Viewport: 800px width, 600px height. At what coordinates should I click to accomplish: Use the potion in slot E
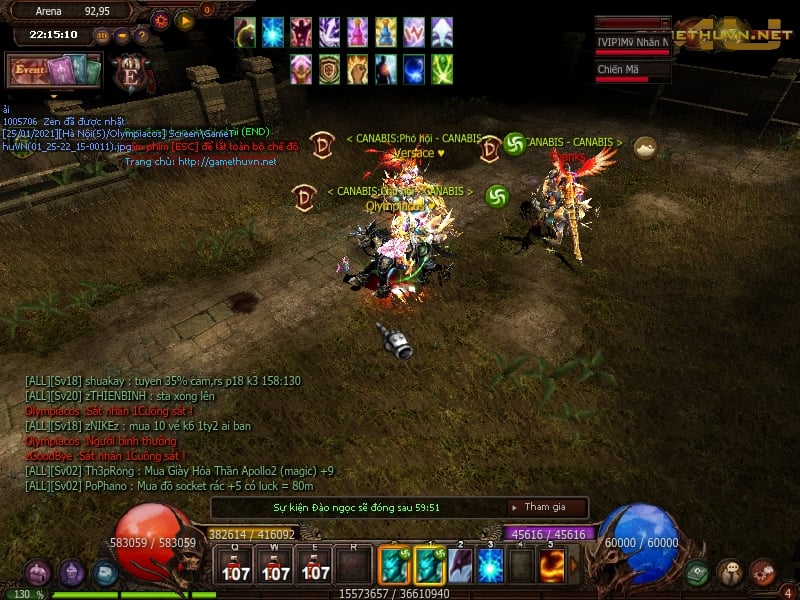pyautogui.click(x=316, y=566)
